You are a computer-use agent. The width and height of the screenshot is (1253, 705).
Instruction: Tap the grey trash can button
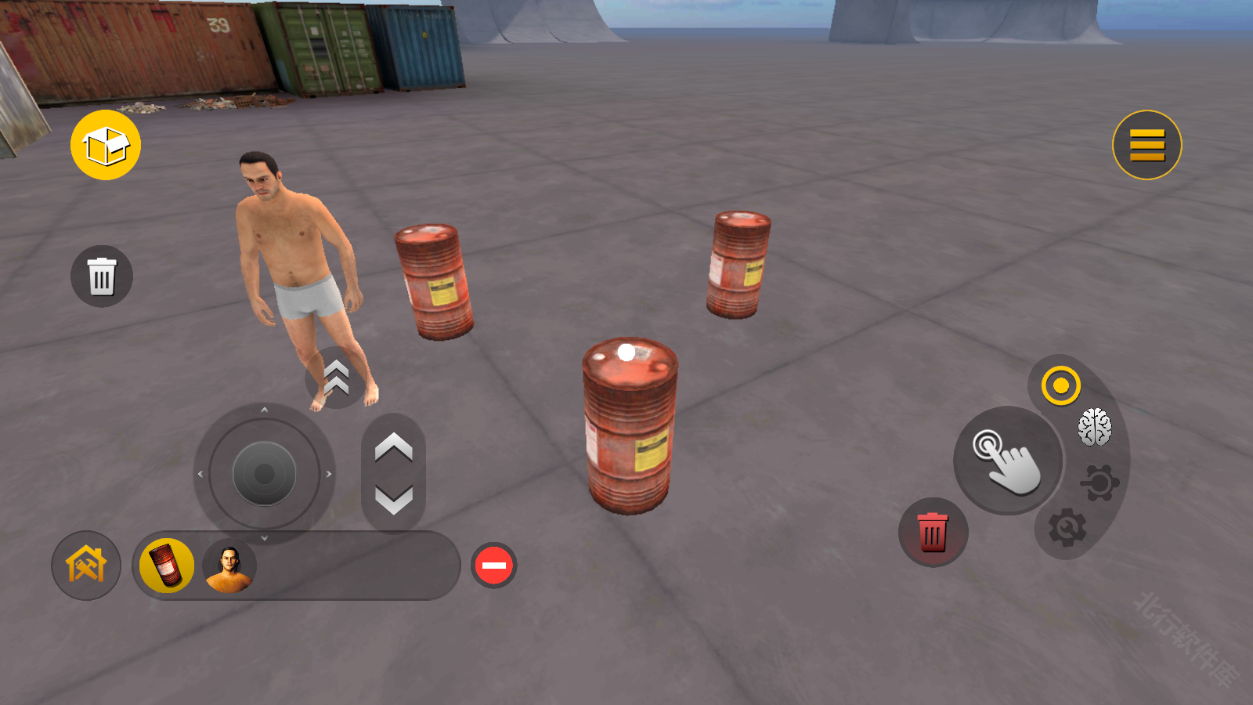pyautogui.click(x=102, y=276)
